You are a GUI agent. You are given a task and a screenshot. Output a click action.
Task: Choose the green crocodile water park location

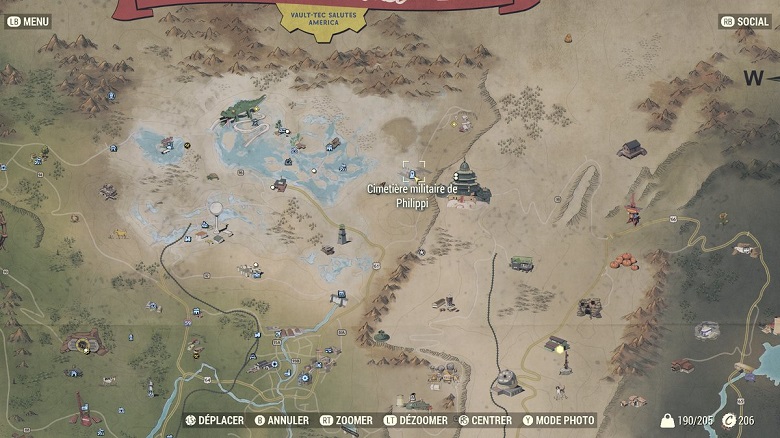tap(243, 108)
